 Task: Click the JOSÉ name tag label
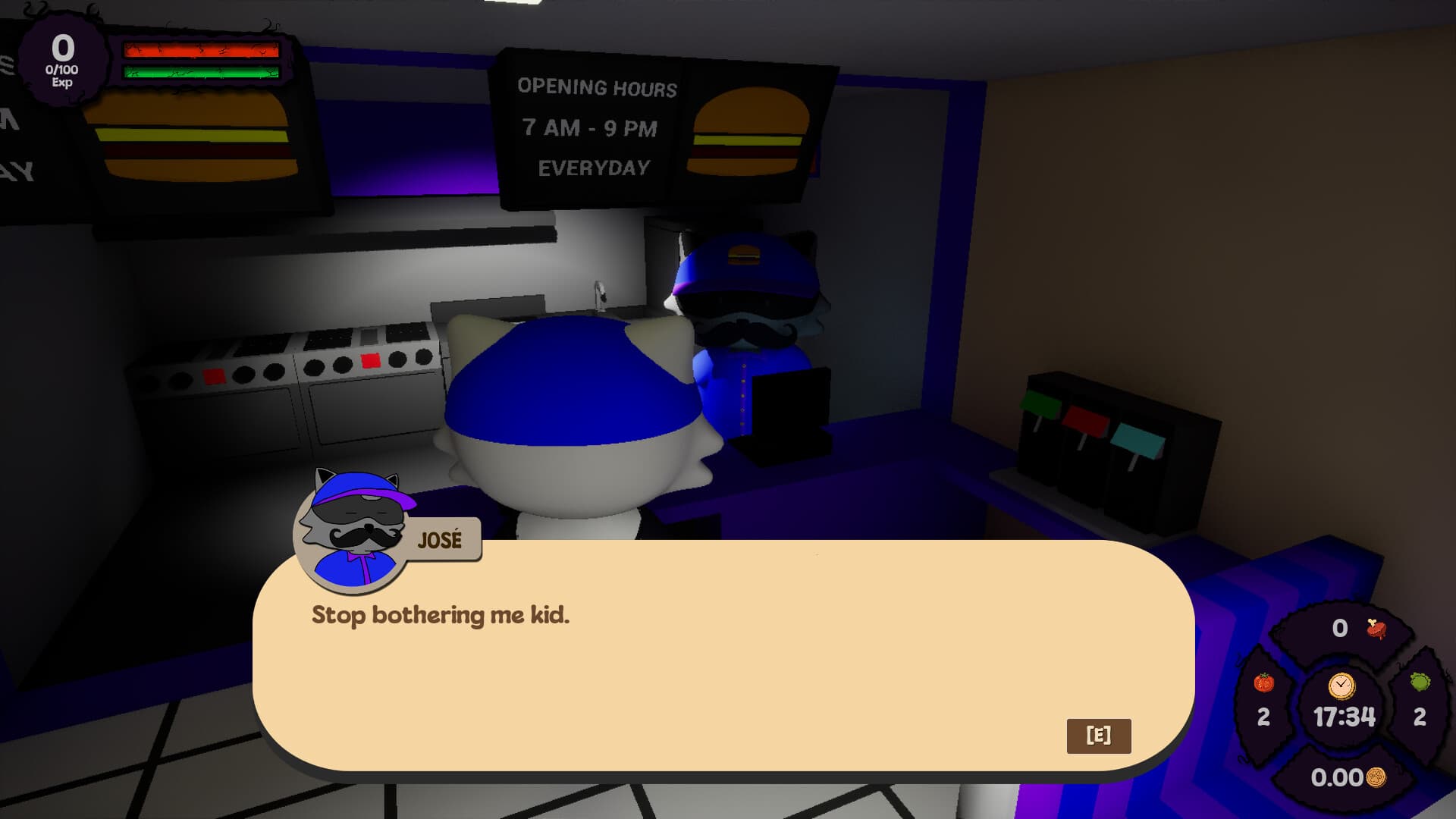441,539
